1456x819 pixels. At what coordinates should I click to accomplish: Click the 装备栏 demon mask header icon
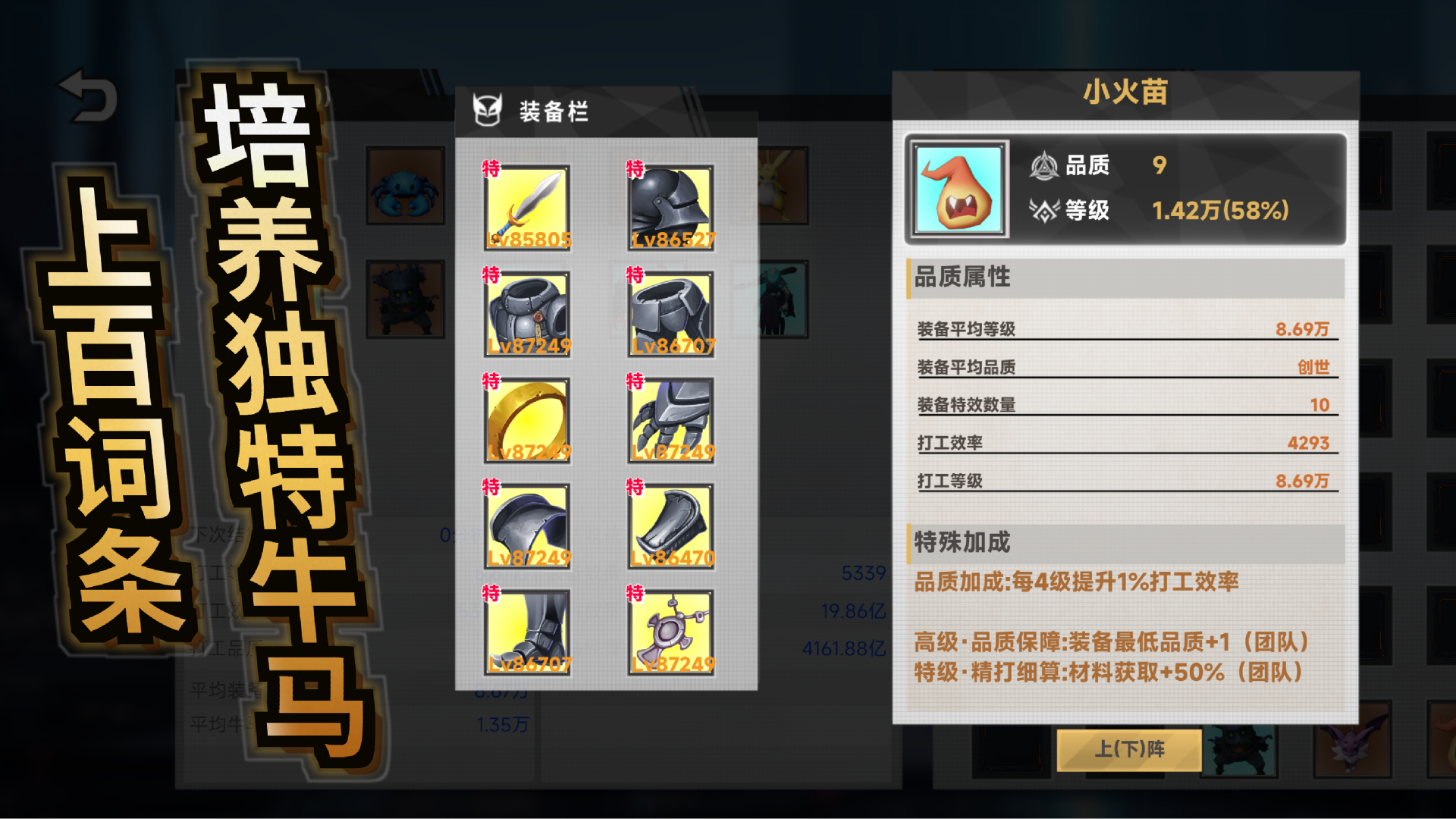click(488, 108)
